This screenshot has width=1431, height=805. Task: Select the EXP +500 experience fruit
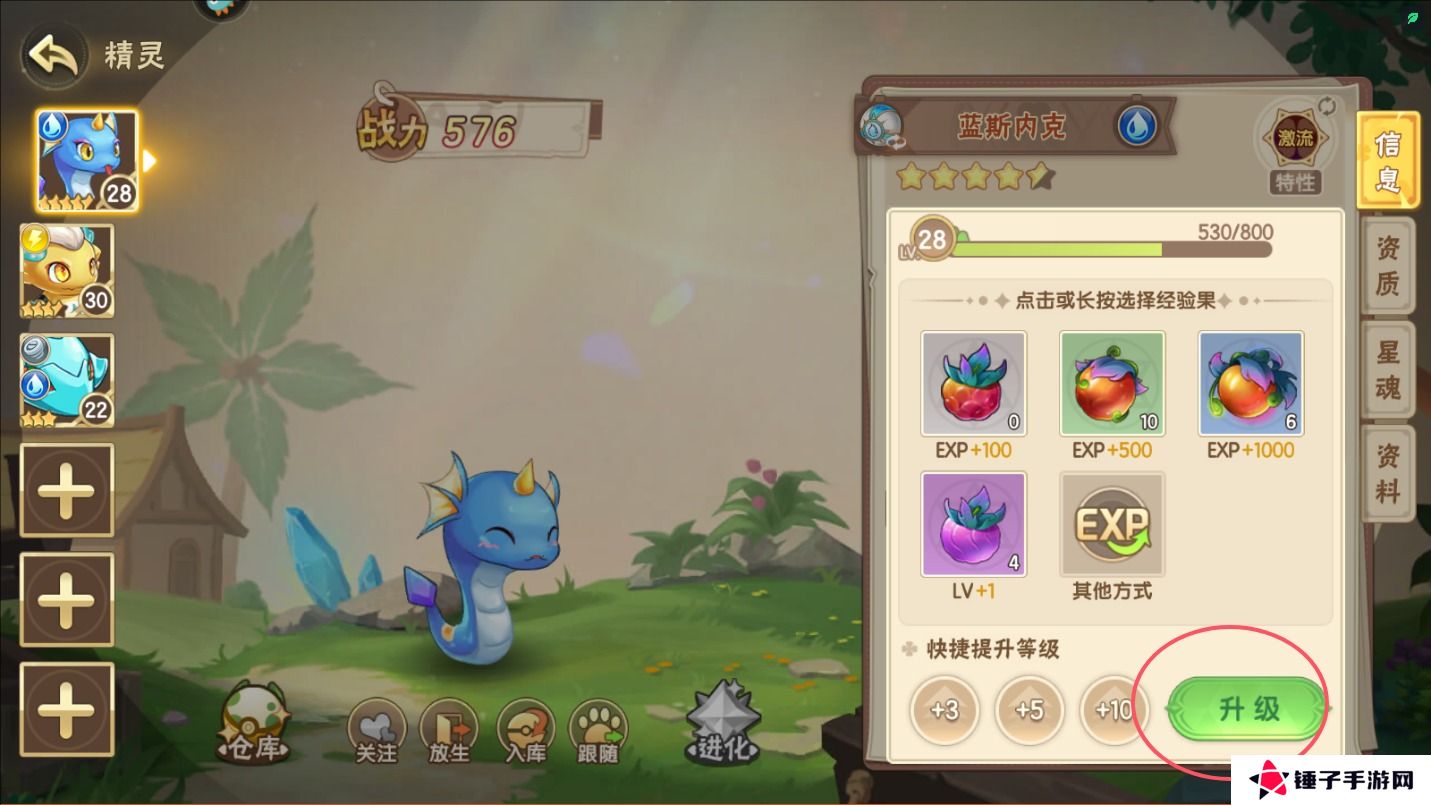[1112, 383]
